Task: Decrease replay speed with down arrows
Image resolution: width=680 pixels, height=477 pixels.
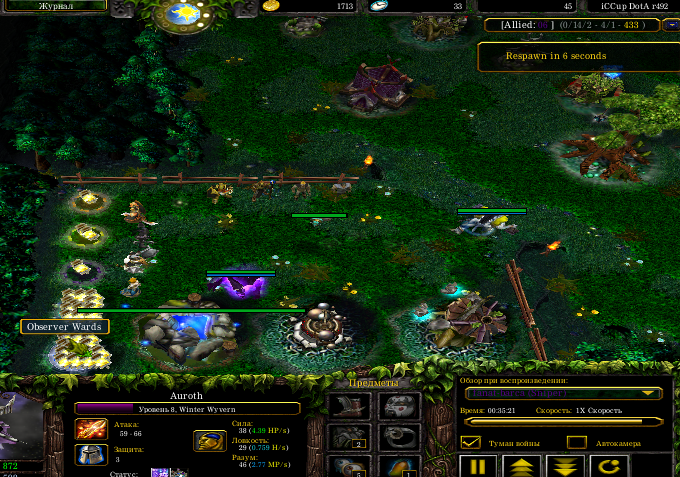Action: pos(565,466)
